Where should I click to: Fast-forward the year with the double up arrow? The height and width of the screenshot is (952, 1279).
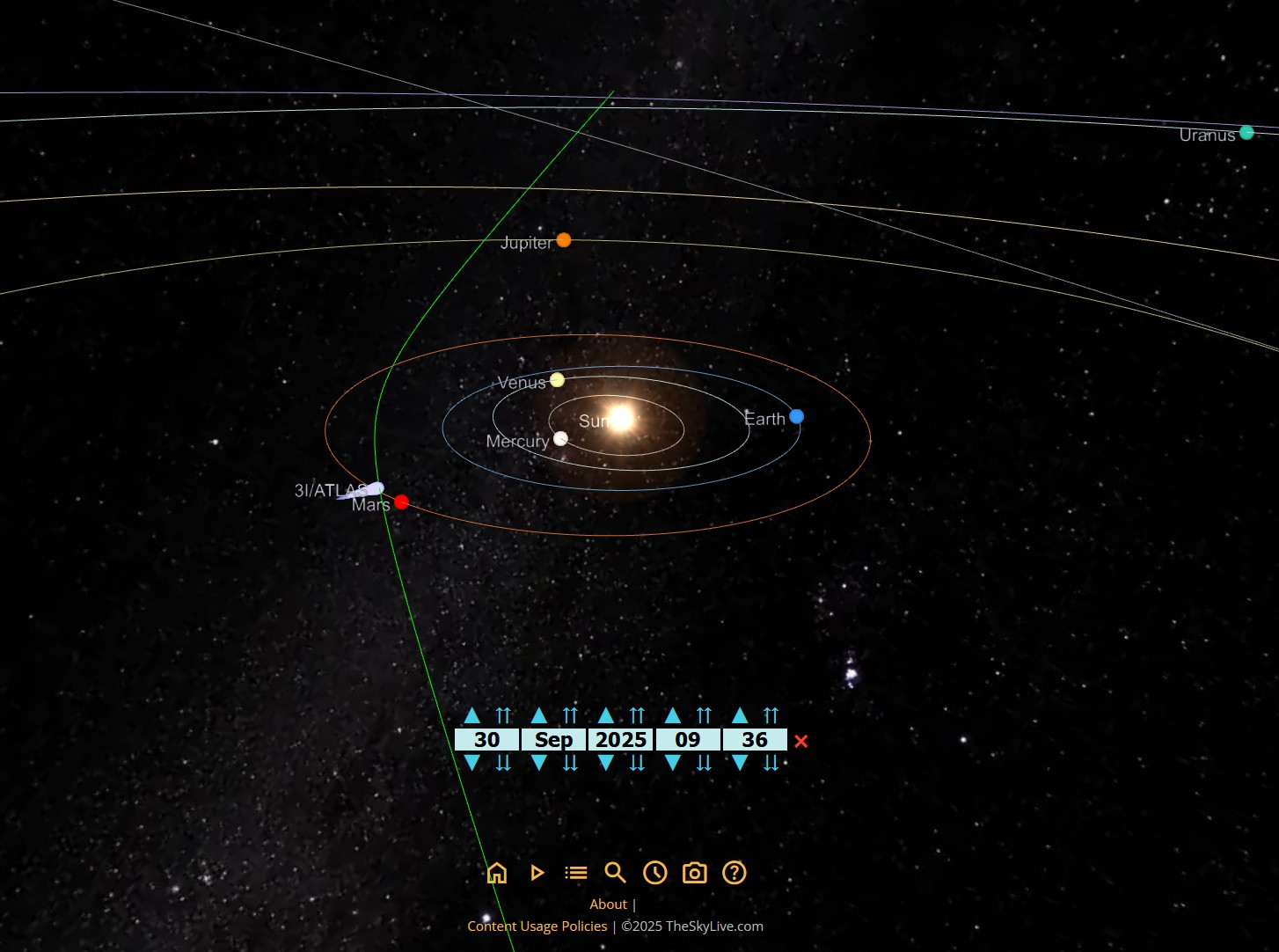point(637,715)
